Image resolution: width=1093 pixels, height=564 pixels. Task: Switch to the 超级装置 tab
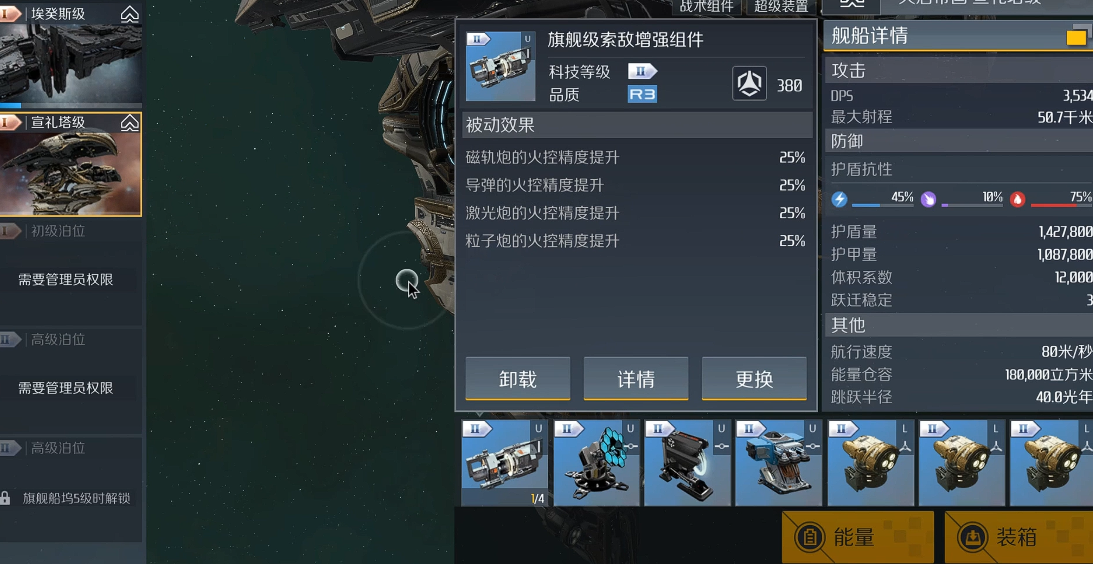coord(781,6)
